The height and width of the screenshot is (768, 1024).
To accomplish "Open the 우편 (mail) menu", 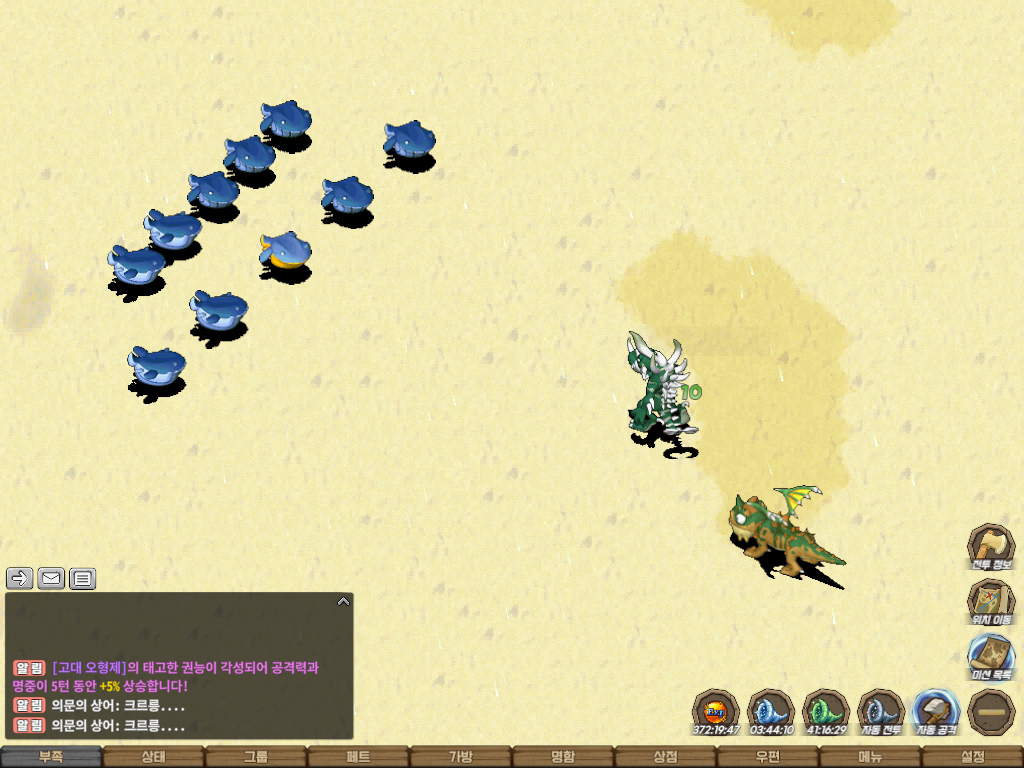I will coord(767,757).
